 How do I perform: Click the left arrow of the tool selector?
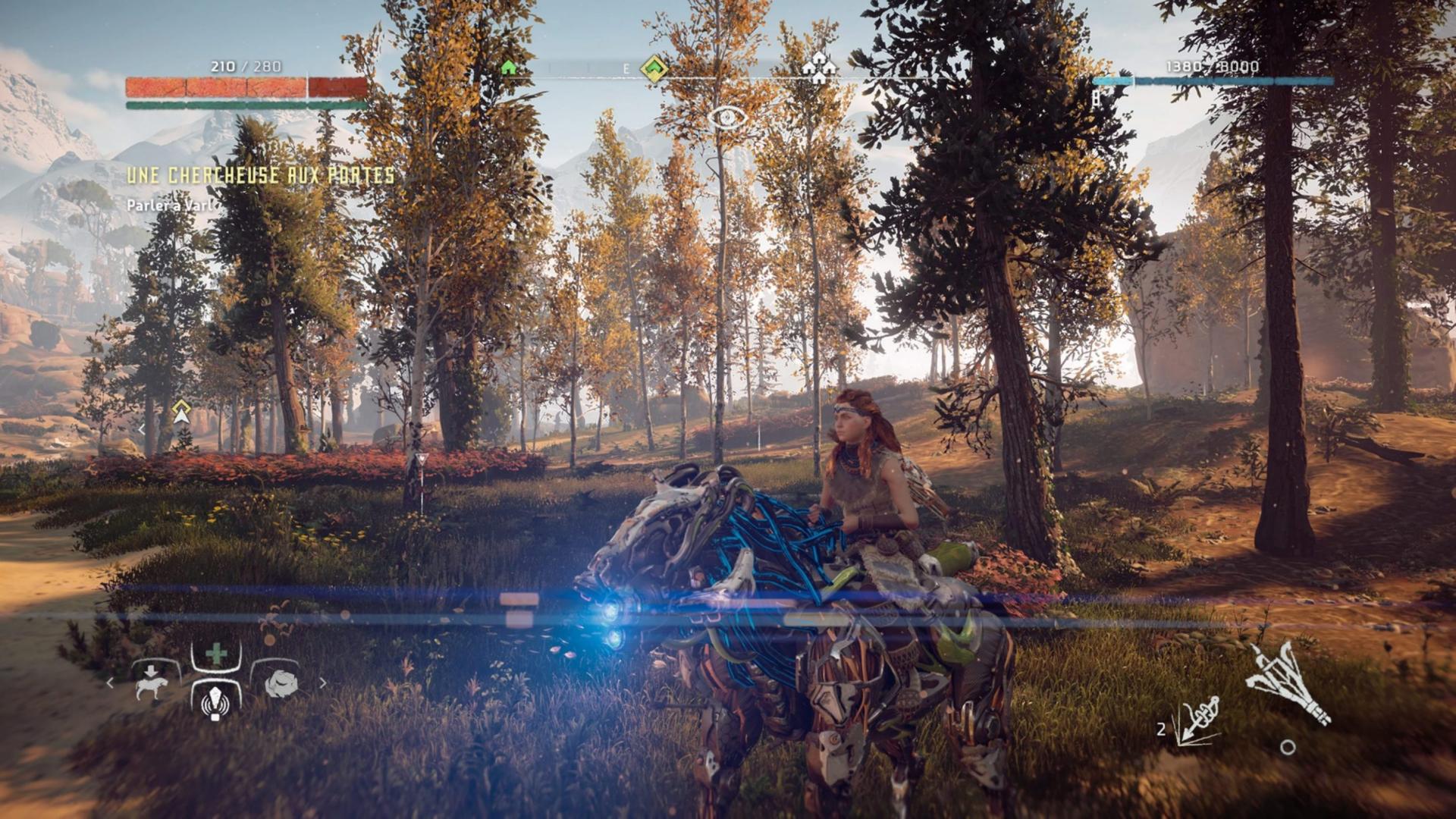pos(110,683)
